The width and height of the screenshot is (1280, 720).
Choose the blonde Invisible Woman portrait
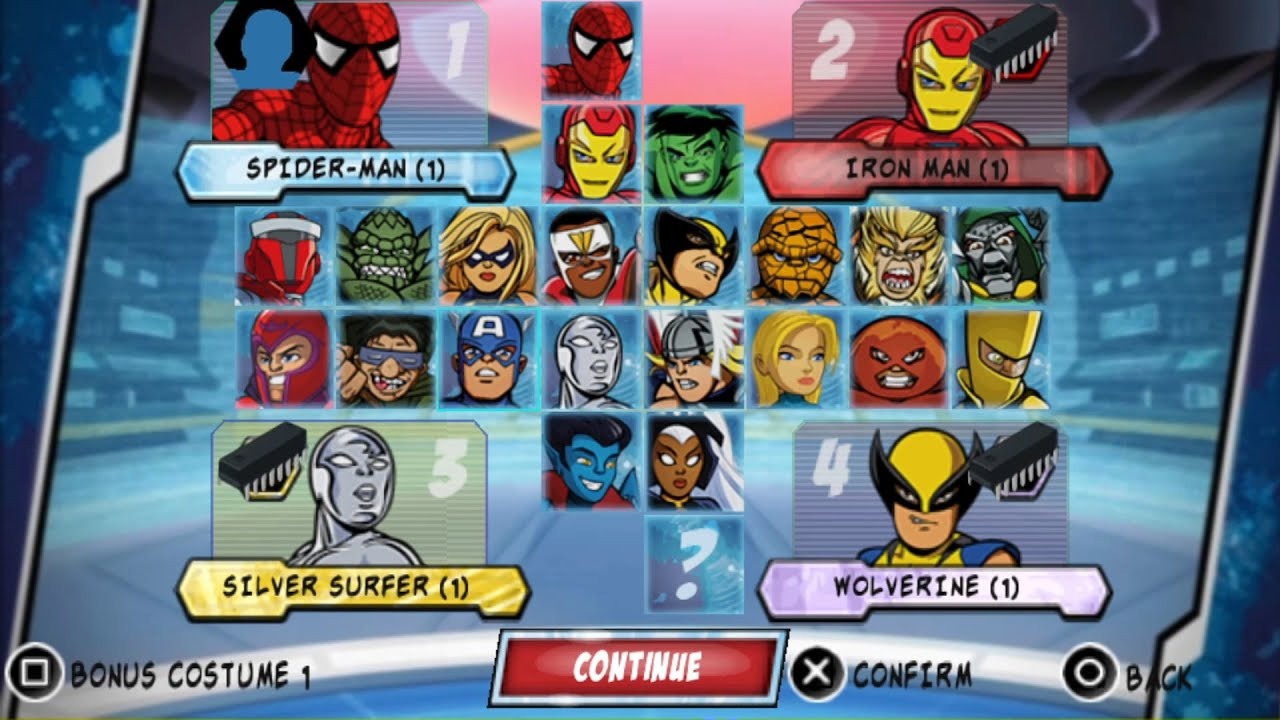click(796, 359)
